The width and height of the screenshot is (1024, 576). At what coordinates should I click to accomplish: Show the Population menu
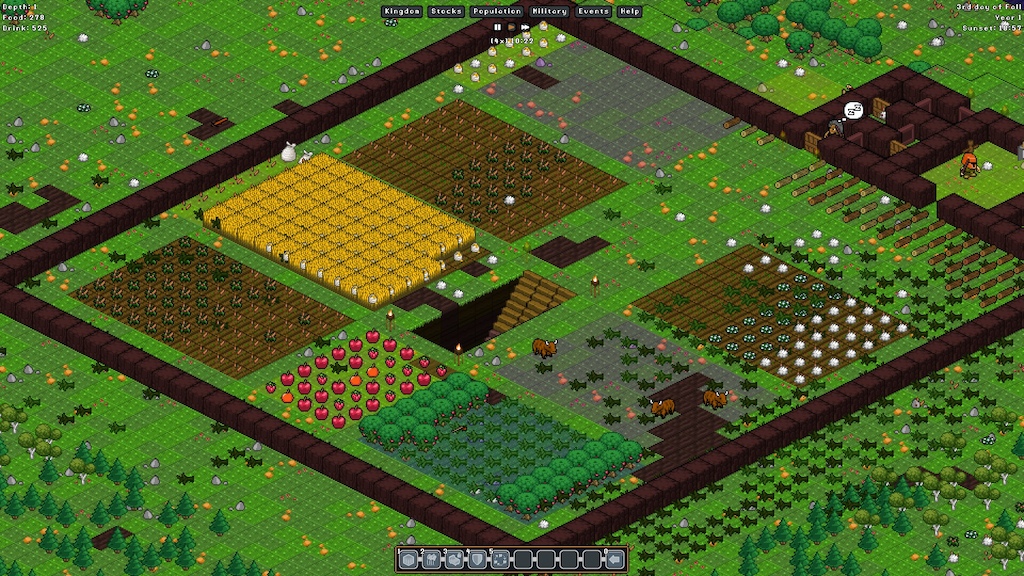tap(497, 11)
